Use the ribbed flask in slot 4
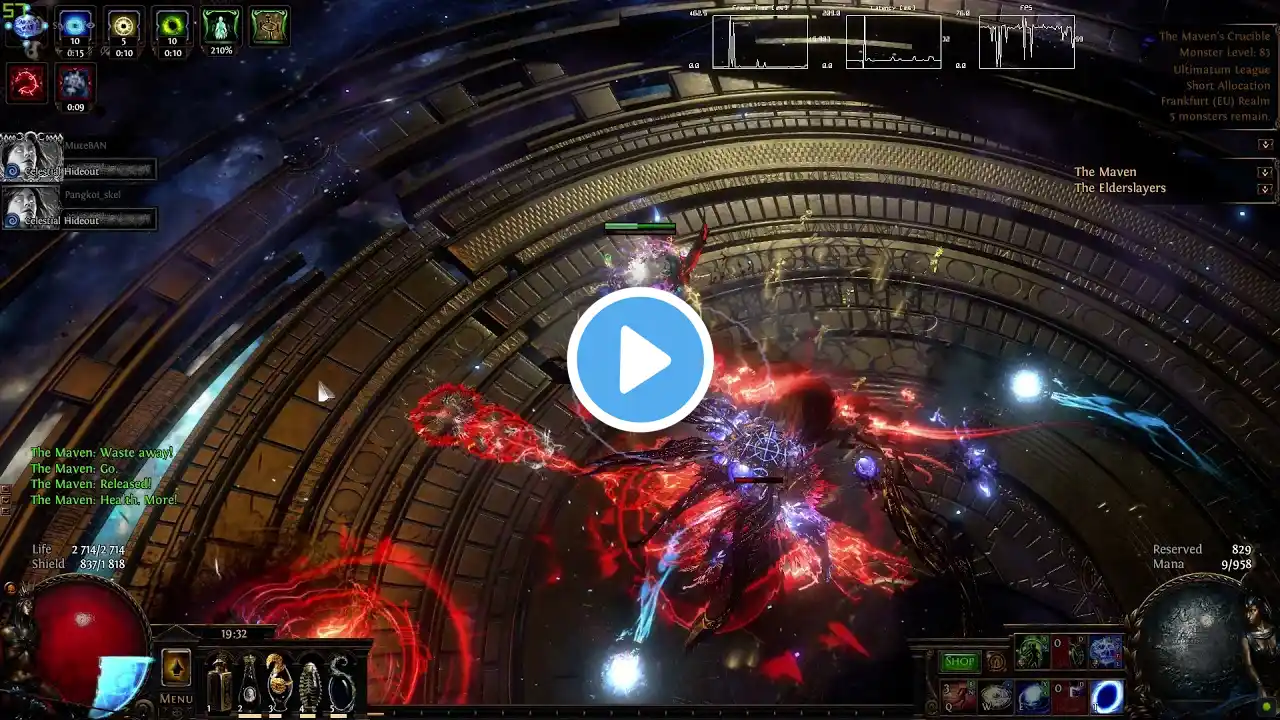1280x720 pixels. click(x=310, y=683)
